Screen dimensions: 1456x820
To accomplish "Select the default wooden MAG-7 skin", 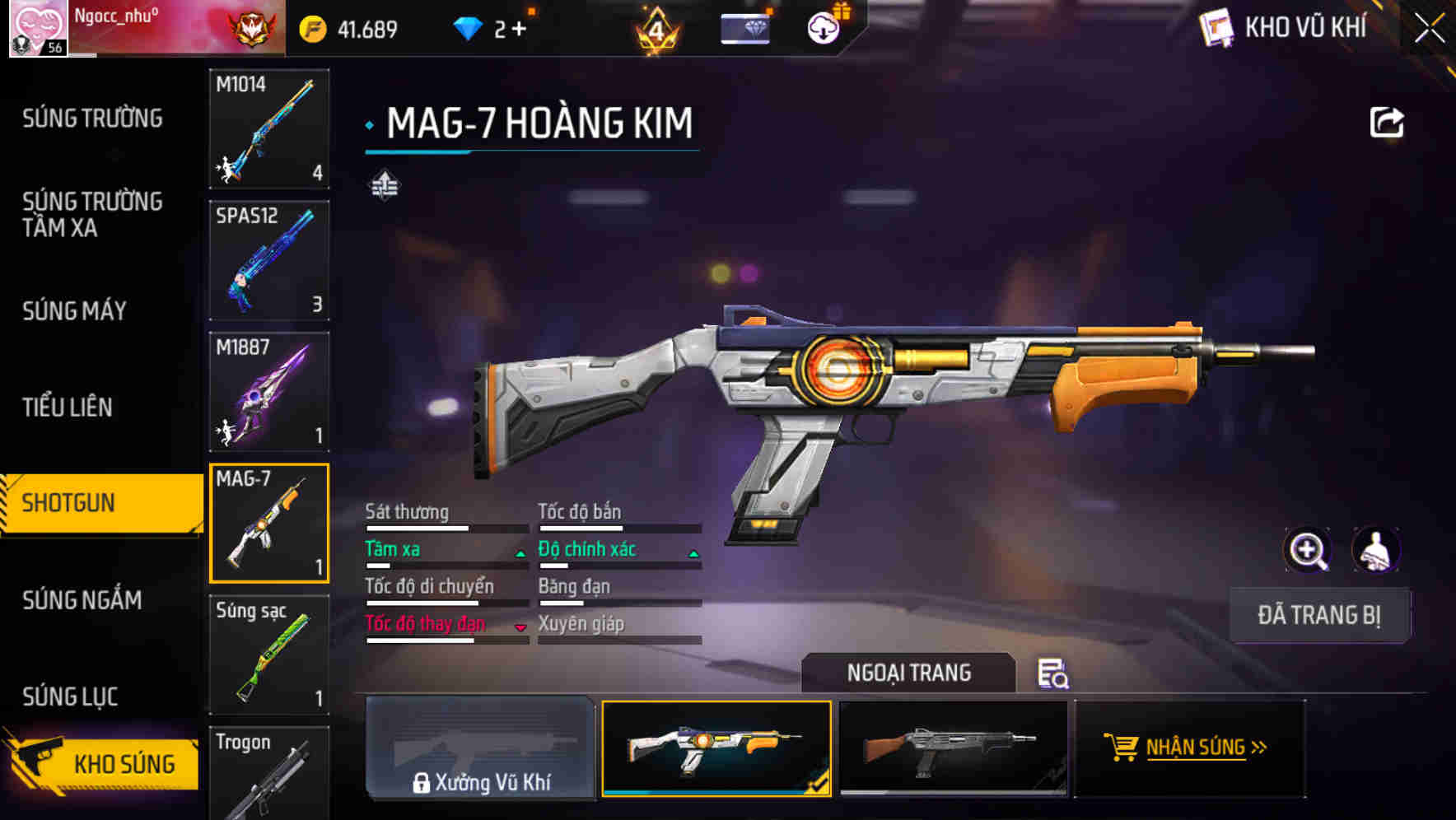I will pos(953,748).
